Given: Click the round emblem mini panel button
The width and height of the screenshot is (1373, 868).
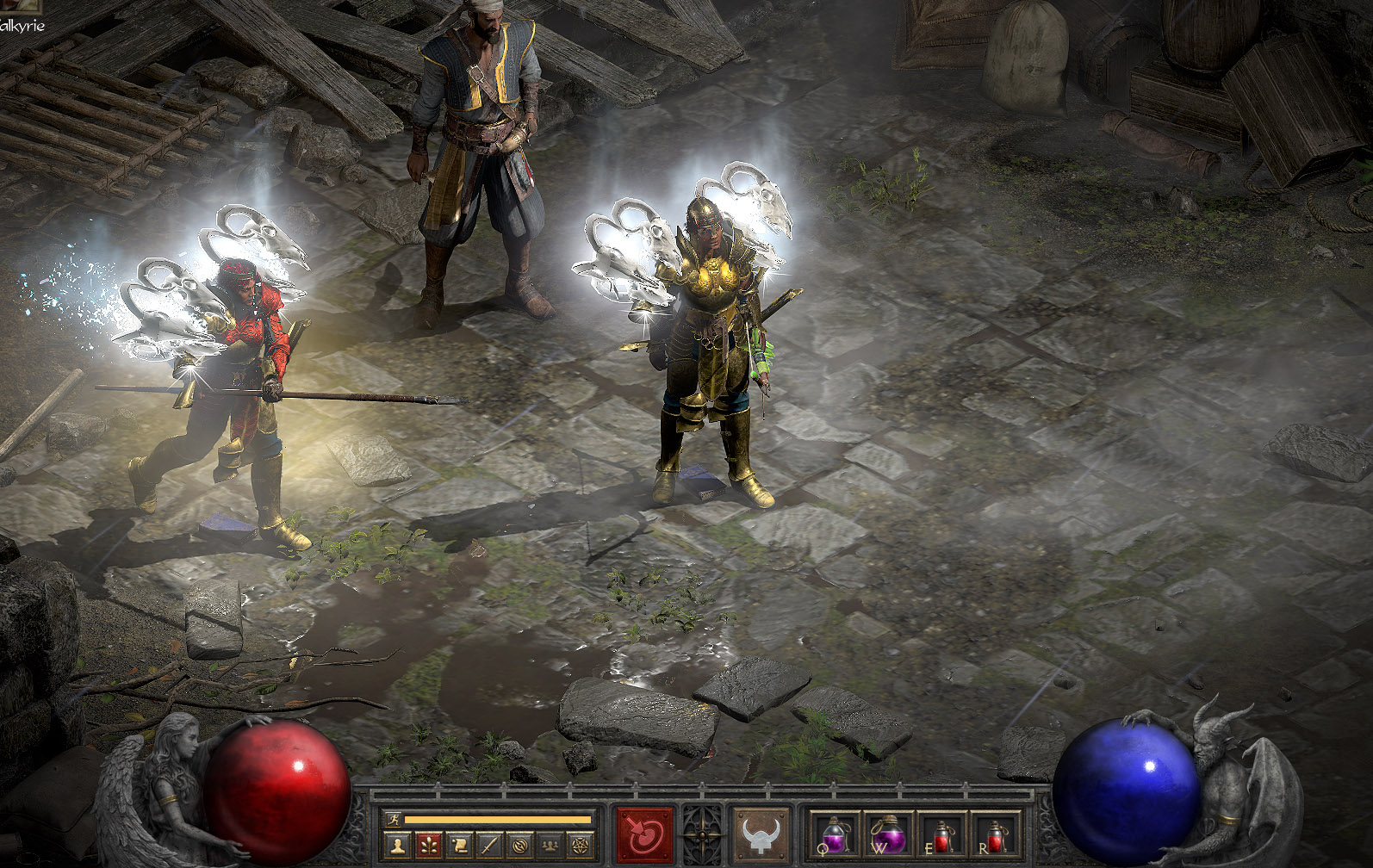Looking at the screenshot, I should coord(519,846).
